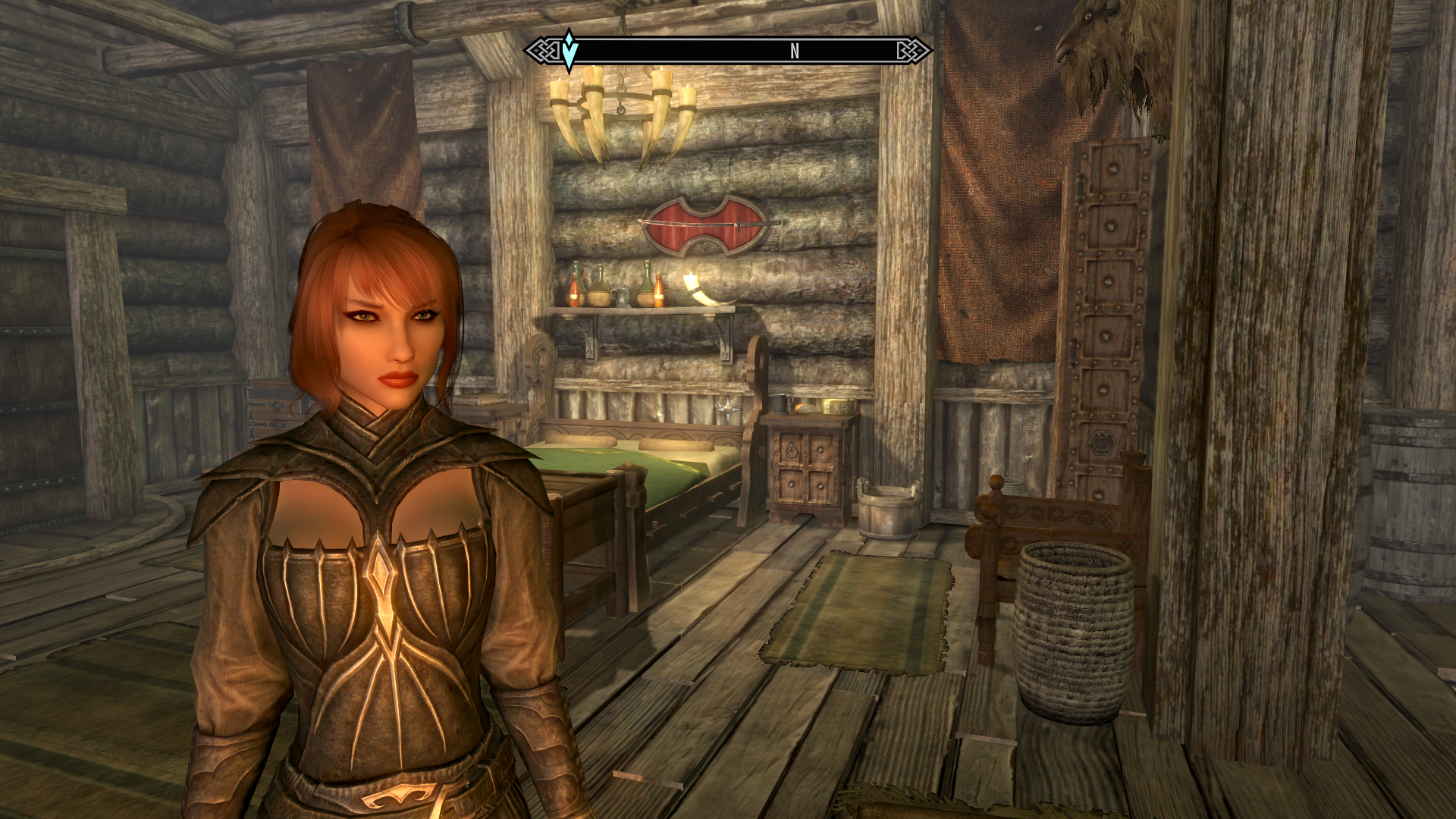Click the quest marker arrow on the compass

pos(570,50)
